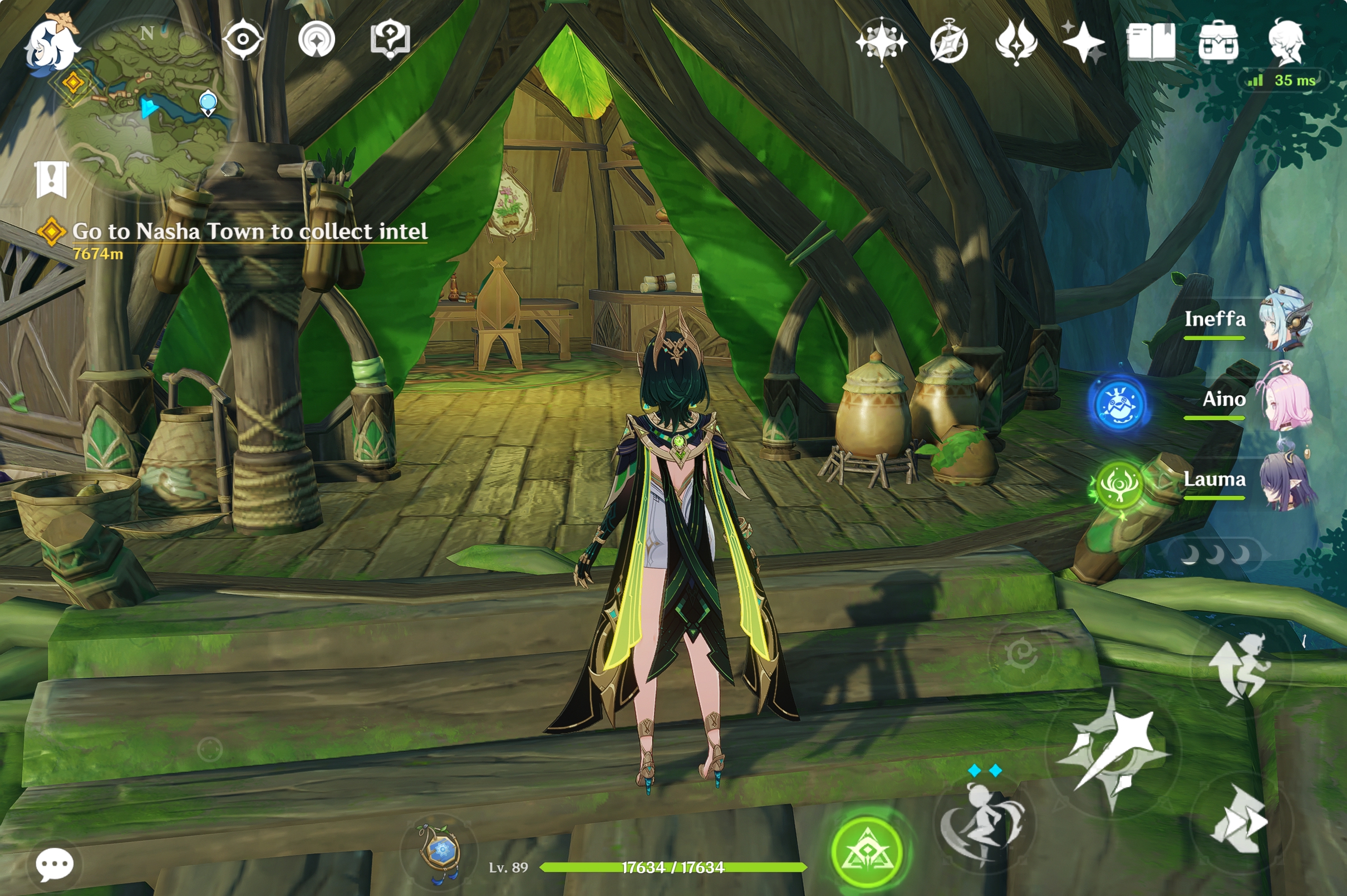Select the Nasha Town quest tracker
1347x896 pixels.
[x=249, y=232]
